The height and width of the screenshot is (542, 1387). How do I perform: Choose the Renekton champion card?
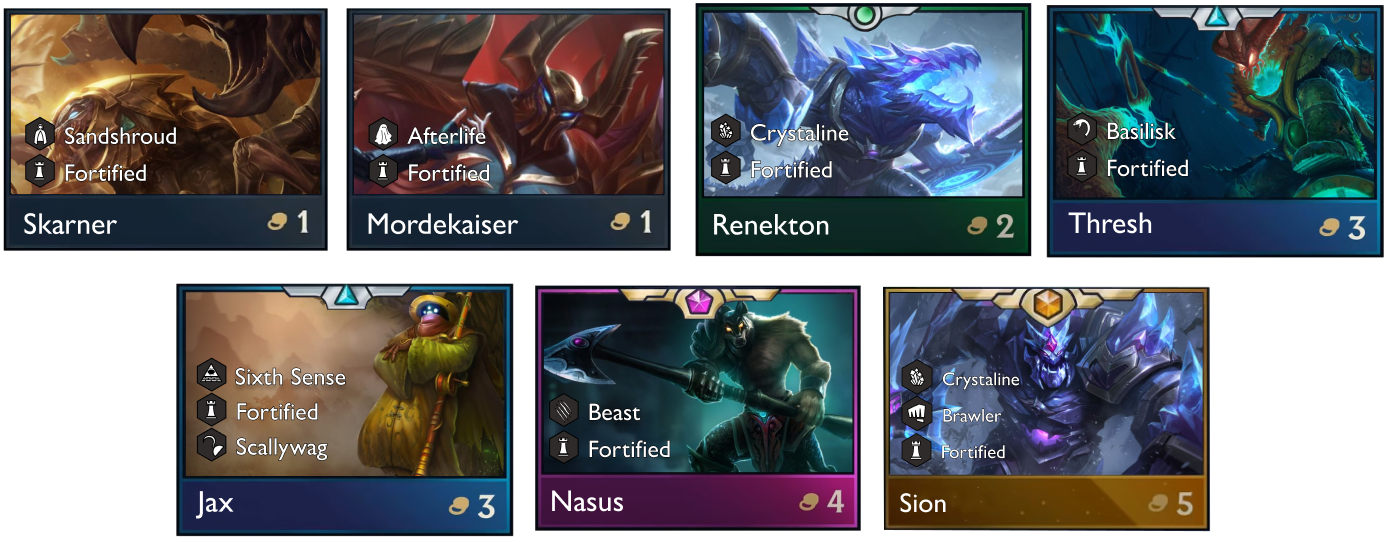(862, 130)
